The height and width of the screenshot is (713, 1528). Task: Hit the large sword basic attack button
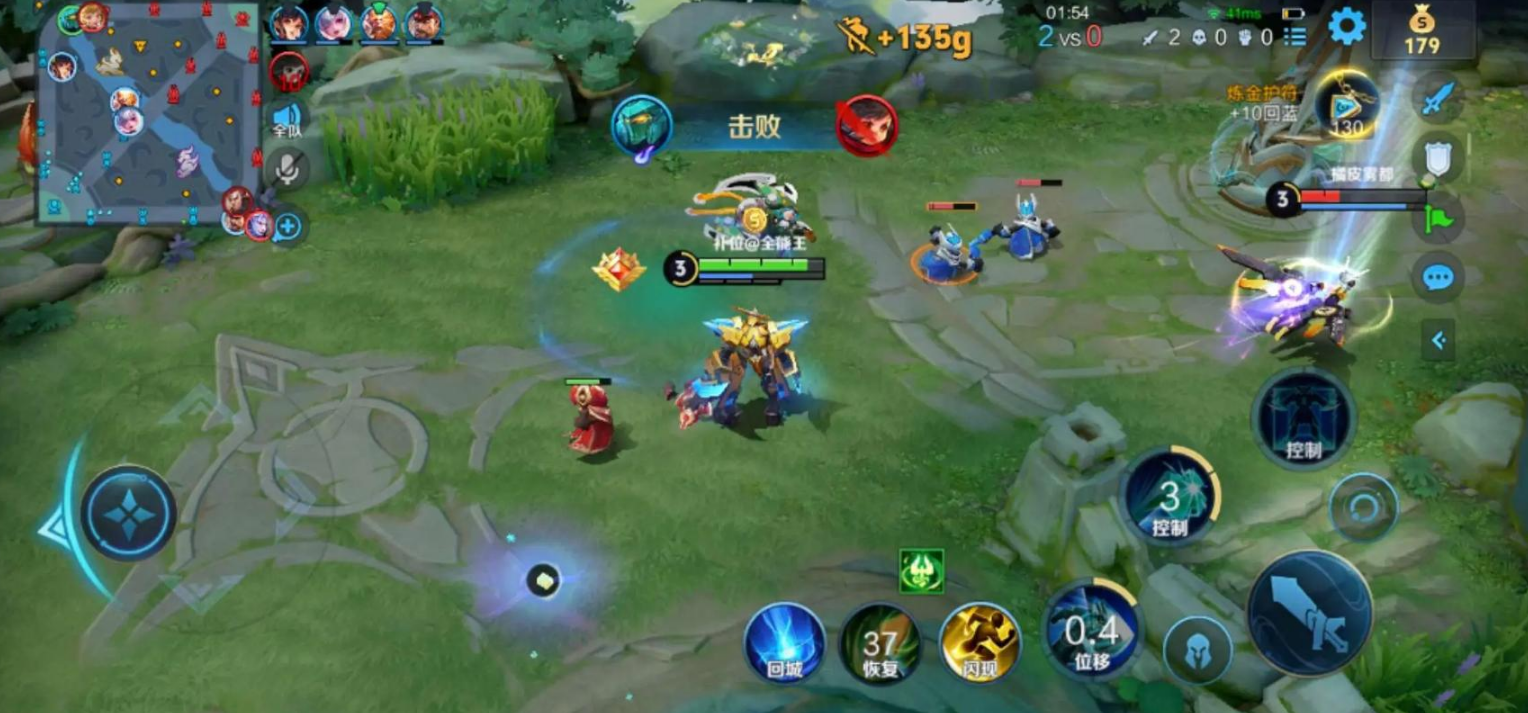pyautogui.click(x=1309, y=613)
